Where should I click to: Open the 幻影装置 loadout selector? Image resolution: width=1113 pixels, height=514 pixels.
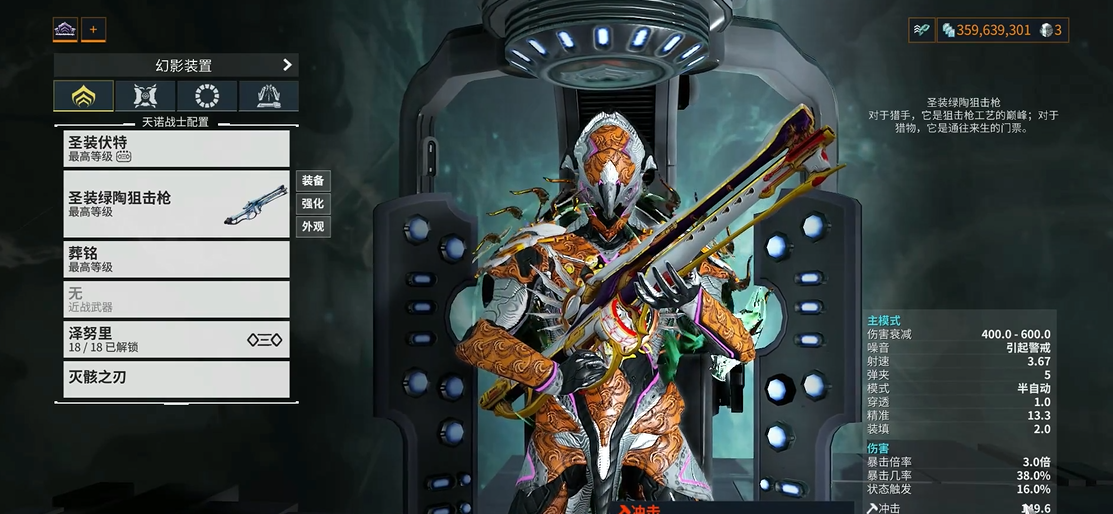175,65
